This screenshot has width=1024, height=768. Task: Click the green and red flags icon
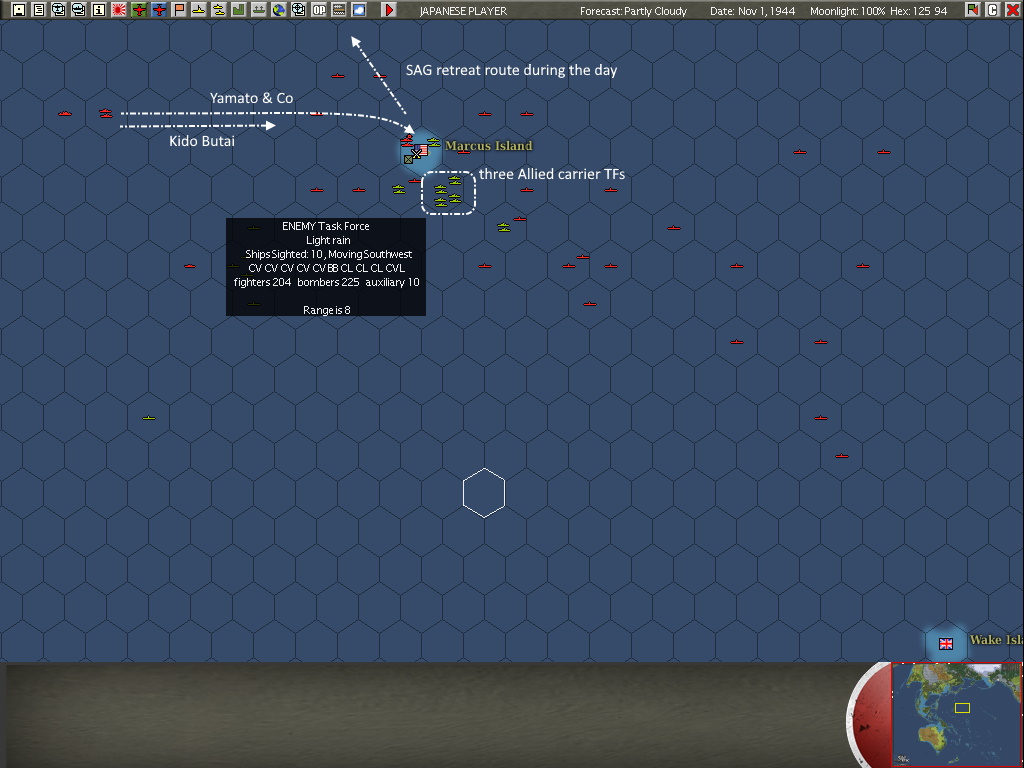click(973, 10)
